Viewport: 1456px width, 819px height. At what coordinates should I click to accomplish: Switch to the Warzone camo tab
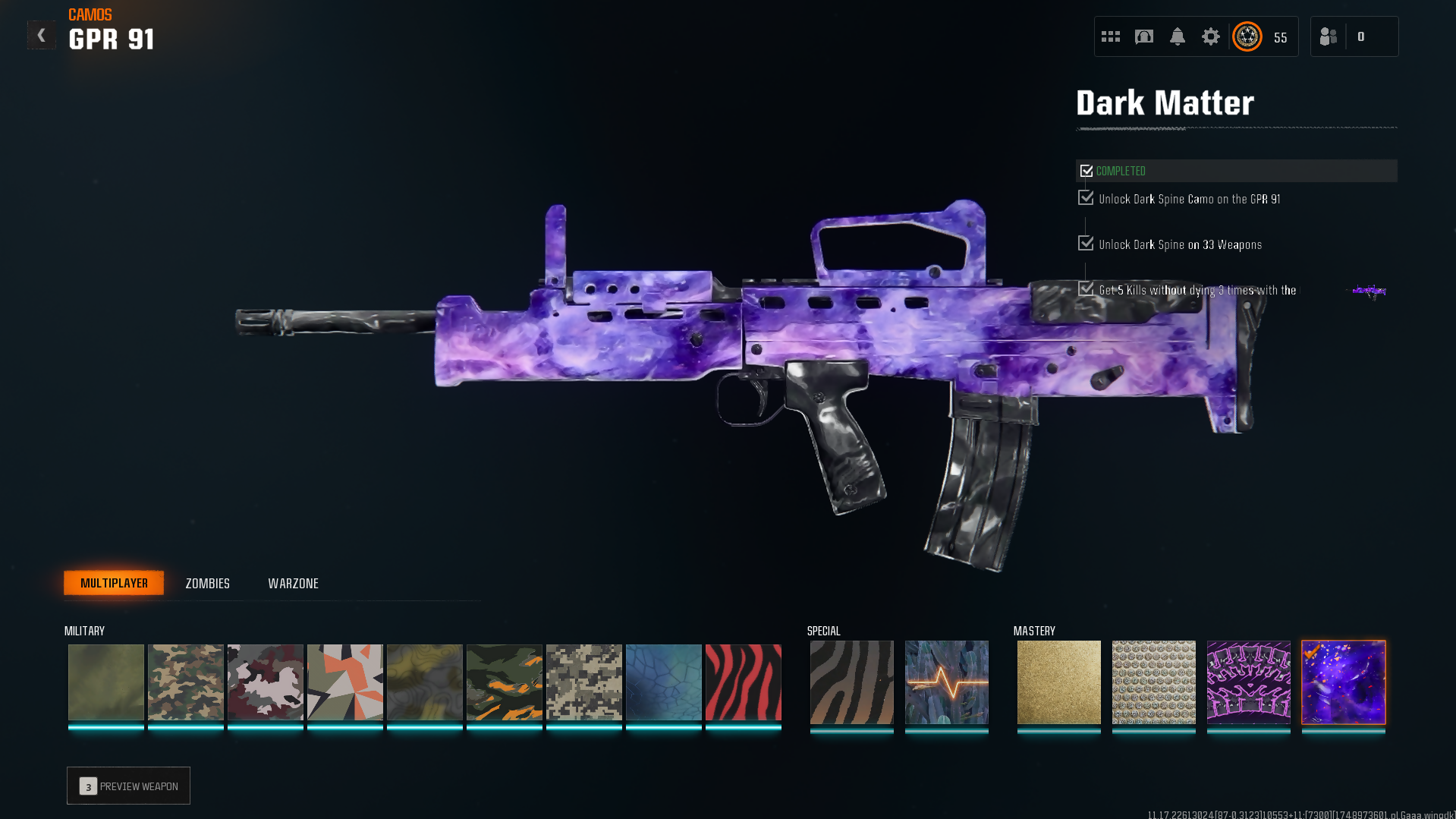[293, 584]
